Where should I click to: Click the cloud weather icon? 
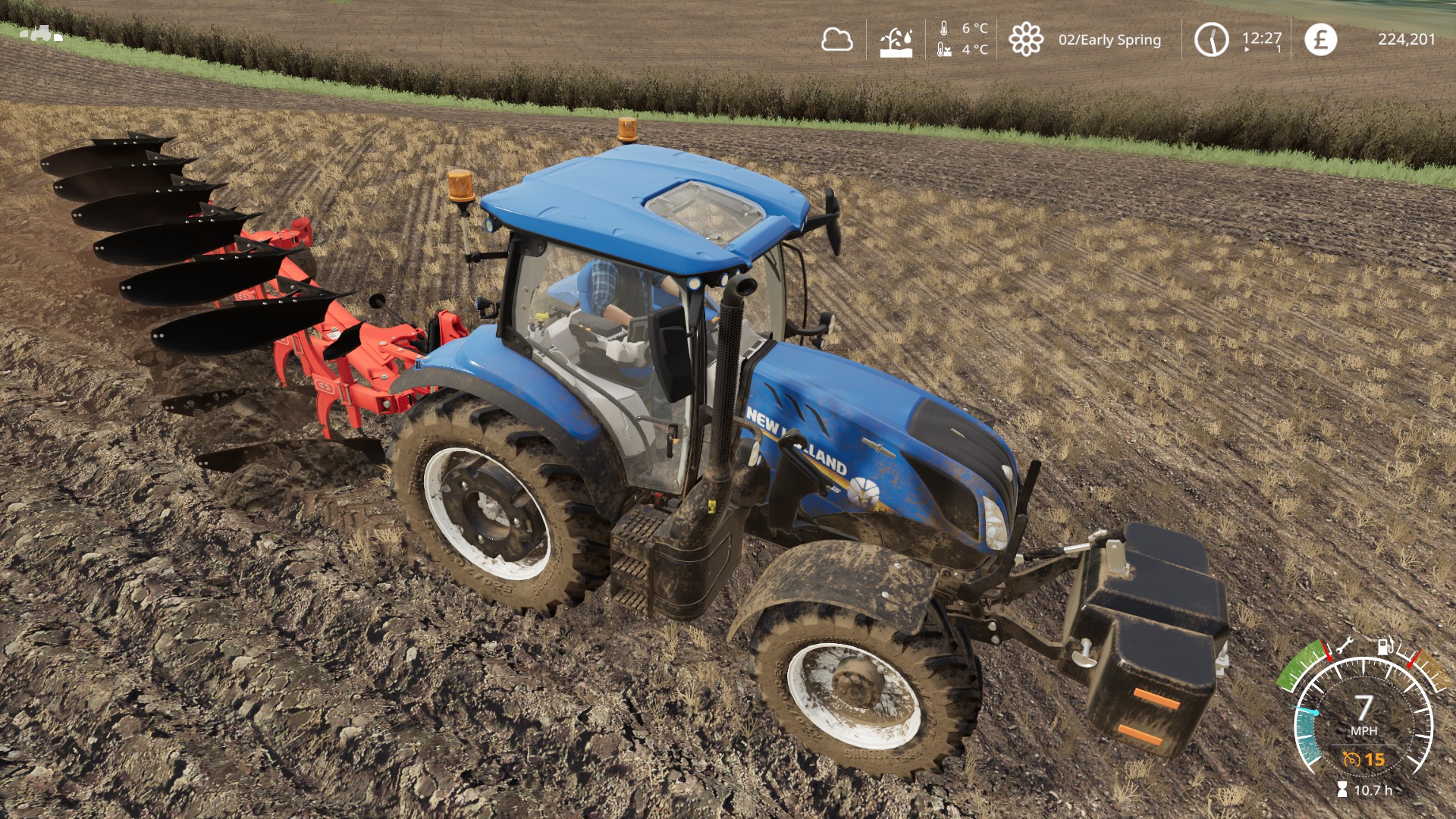pyautogui.click(x=836, y=39)
